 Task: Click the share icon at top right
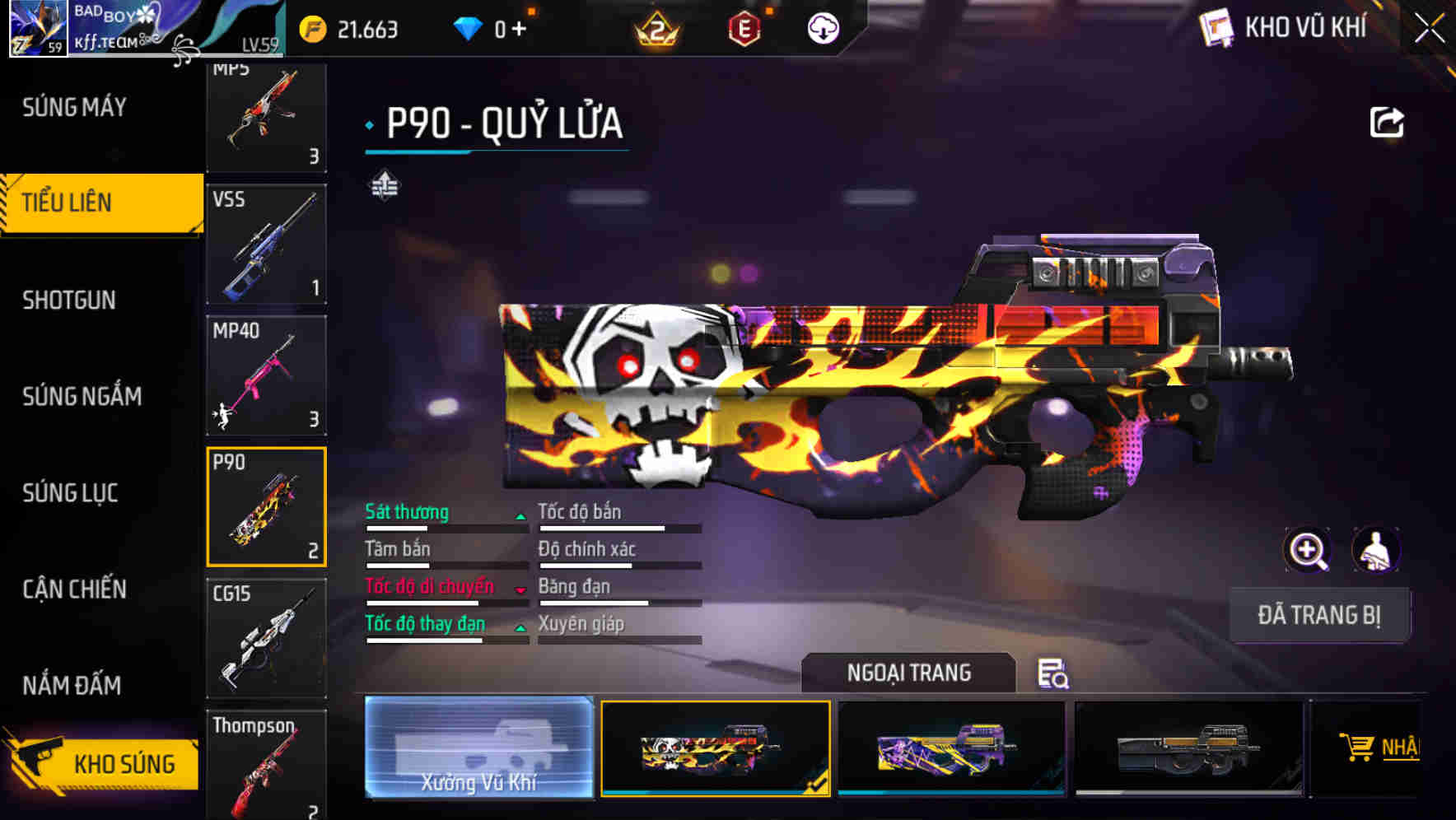coord(1388,121)
